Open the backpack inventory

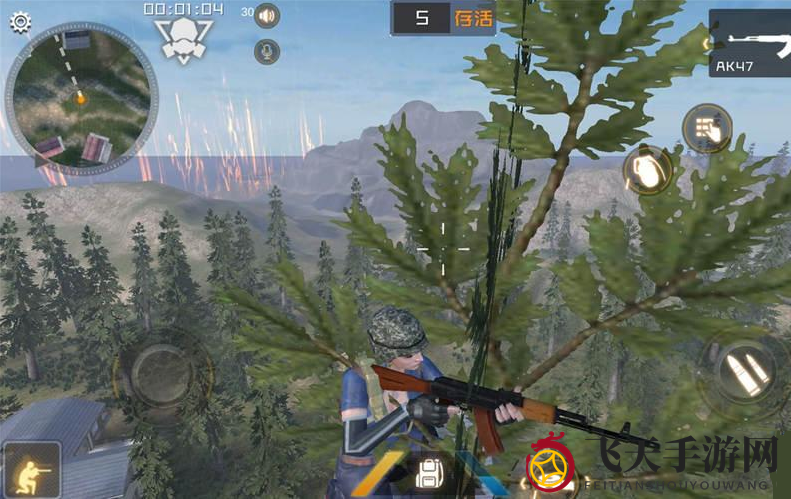tap(430, 473)
